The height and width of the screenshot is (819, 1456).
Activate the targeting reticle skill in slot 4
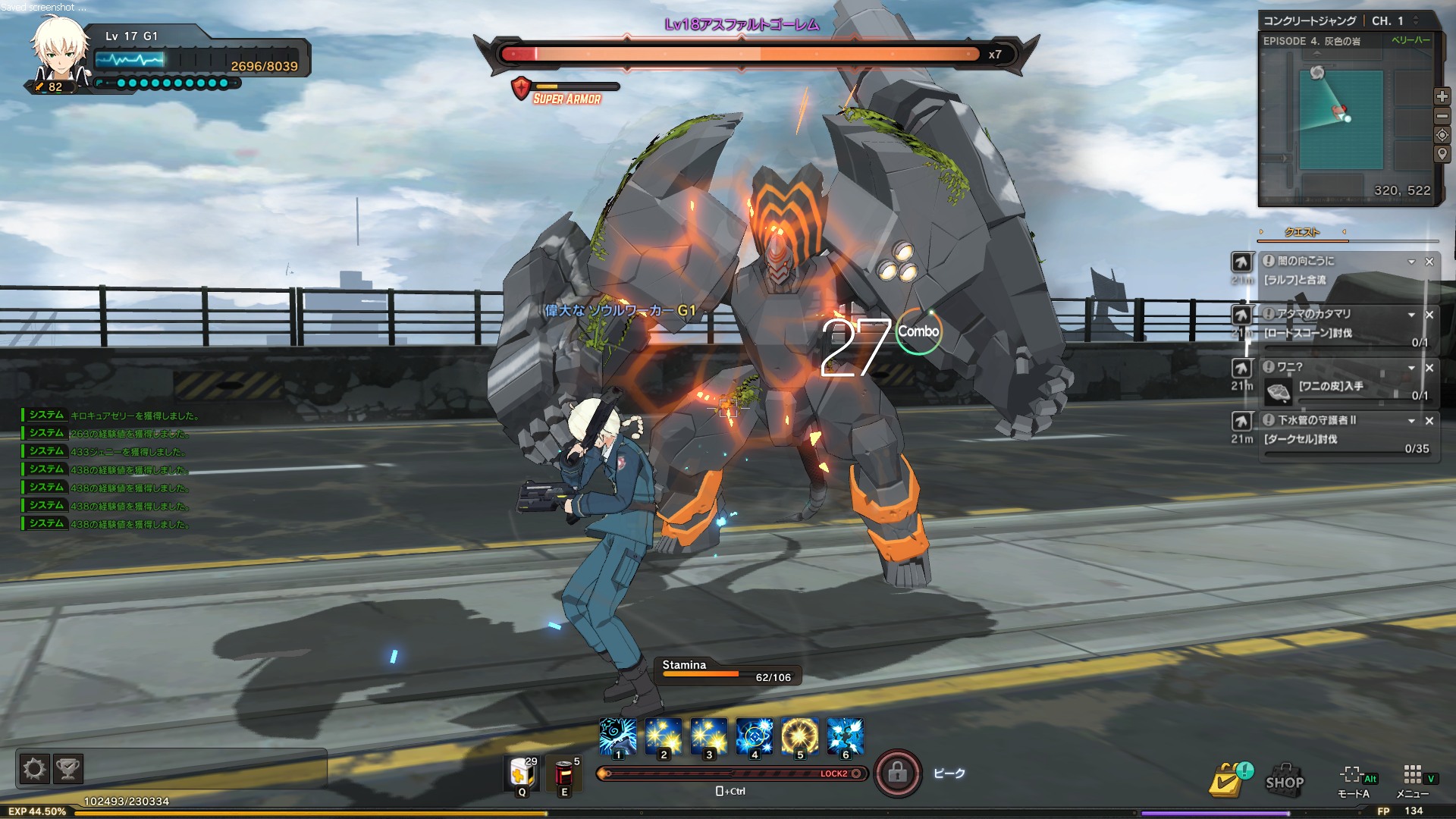tap(755, 736)
